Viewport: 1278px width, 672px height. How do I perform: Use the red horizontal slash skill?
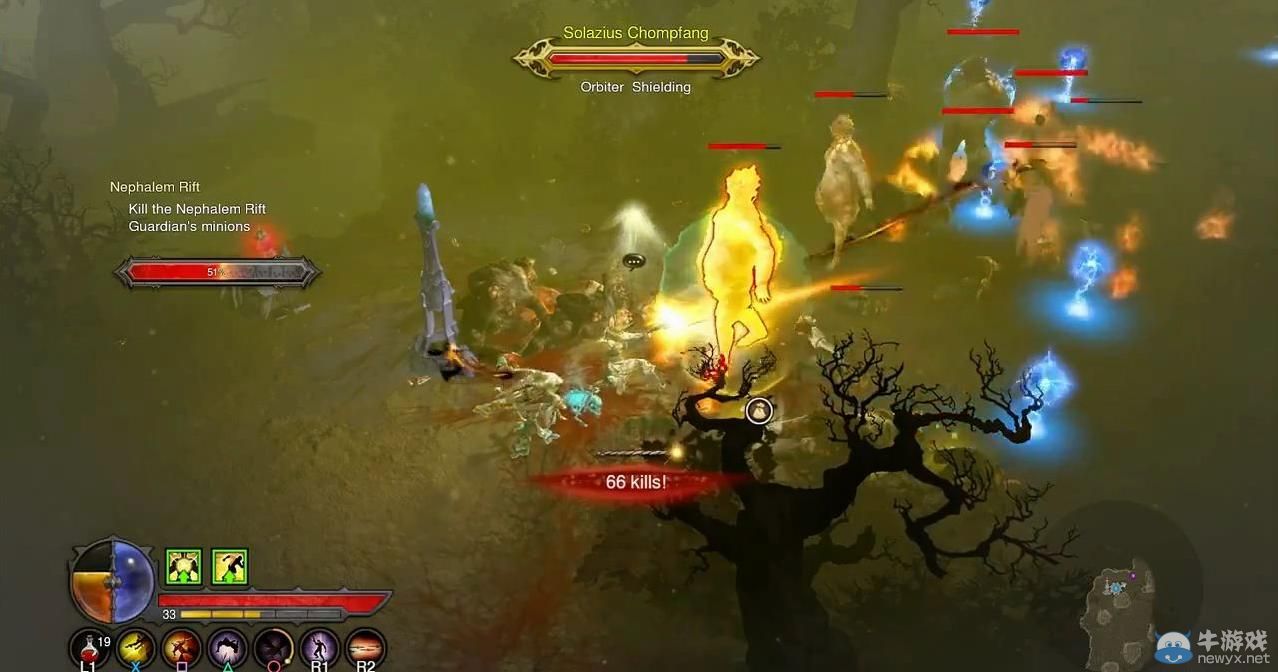pos(366,647)
